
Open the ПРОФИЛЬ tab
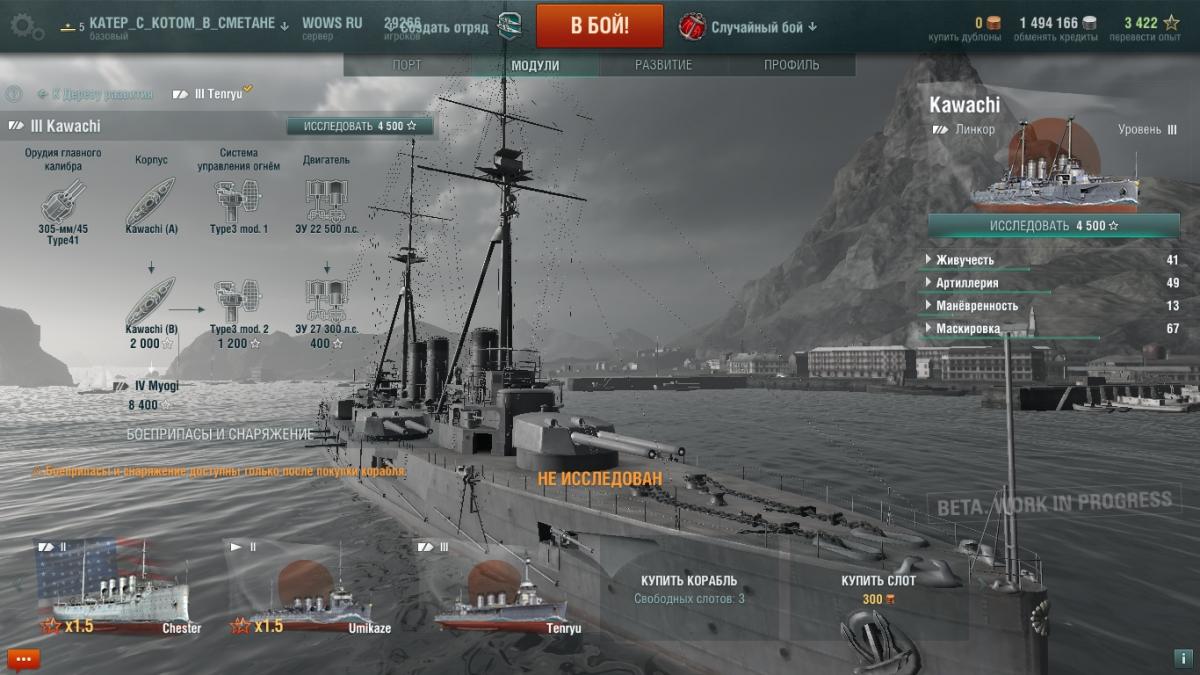[x=792, y=66]
